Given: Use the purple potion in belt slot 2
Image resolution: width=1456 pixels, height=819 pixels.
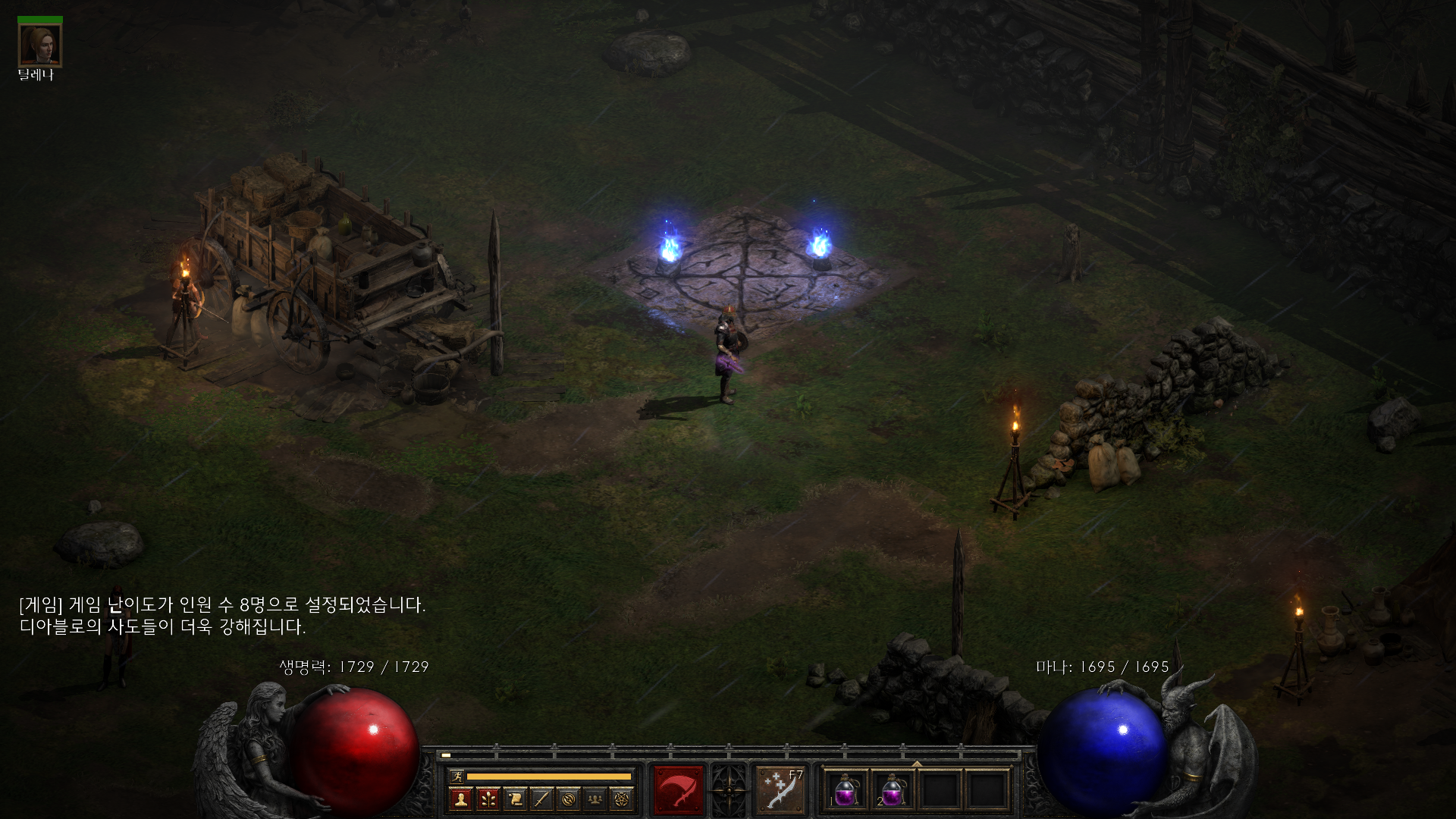Looking at the screenshot, I should point(893,790).
